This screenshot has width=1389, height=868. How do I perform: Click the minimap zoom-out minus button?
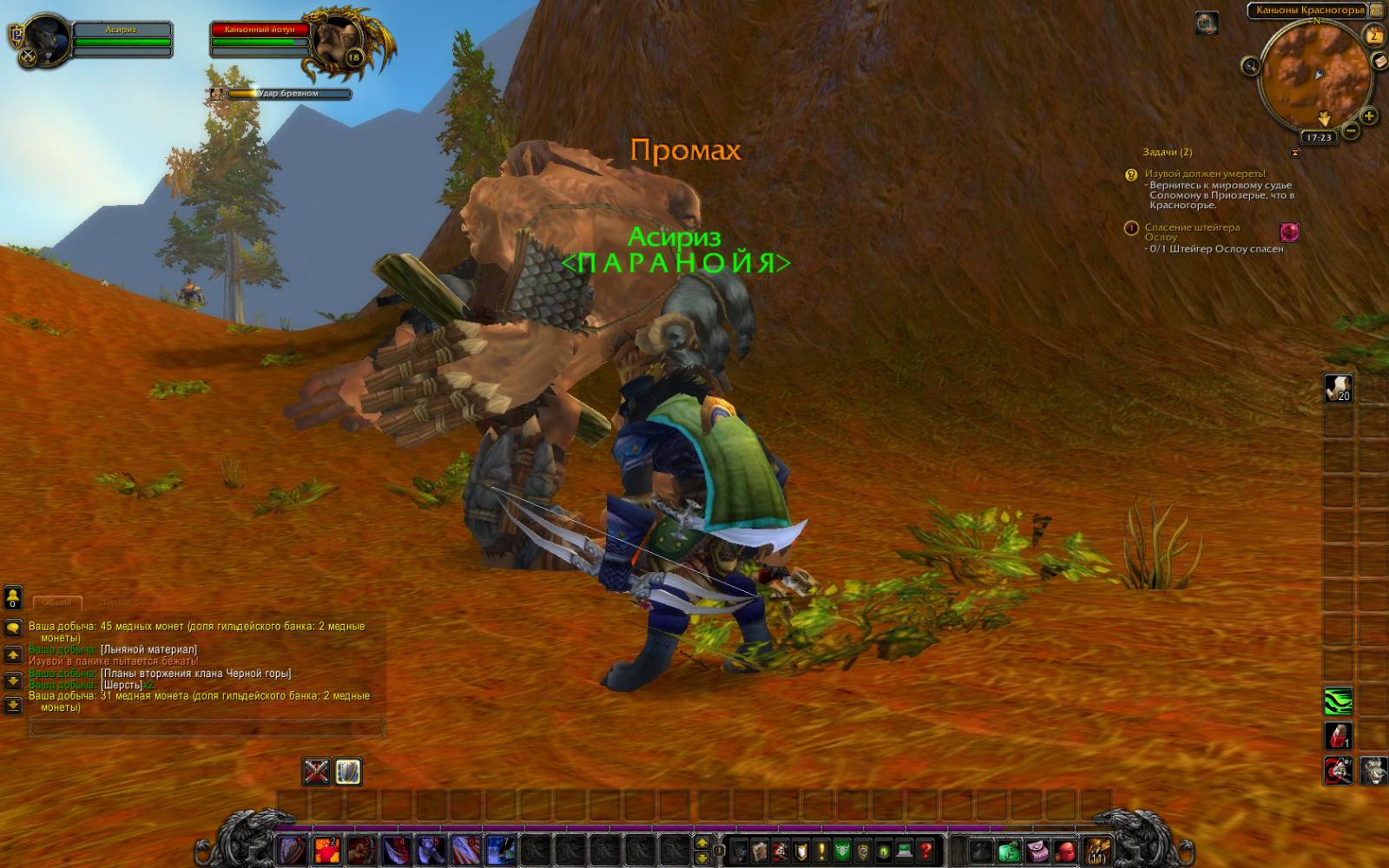click(x=1351, y=131)
